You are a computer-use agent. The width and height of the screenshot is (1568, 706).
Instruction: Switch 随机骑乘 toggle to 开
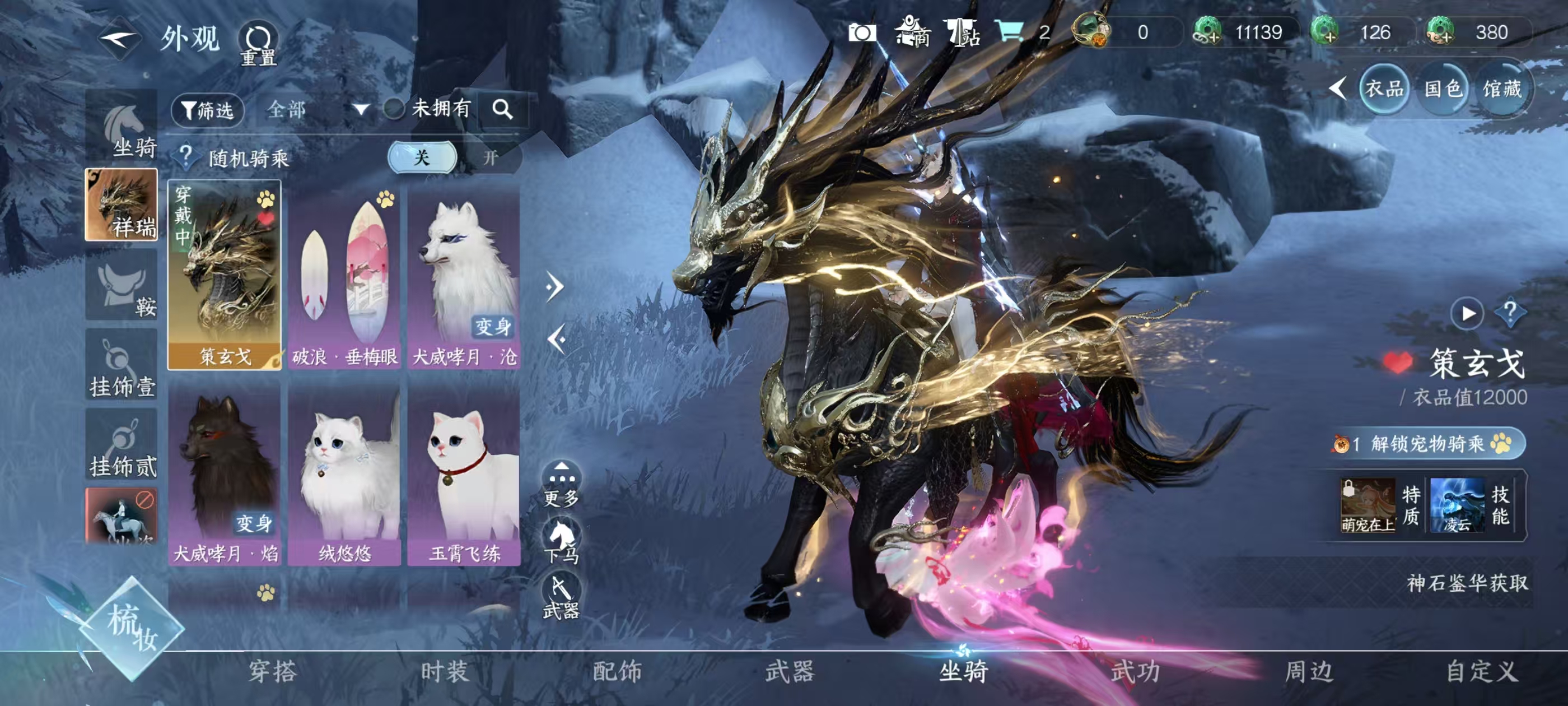tap(491, 158)
